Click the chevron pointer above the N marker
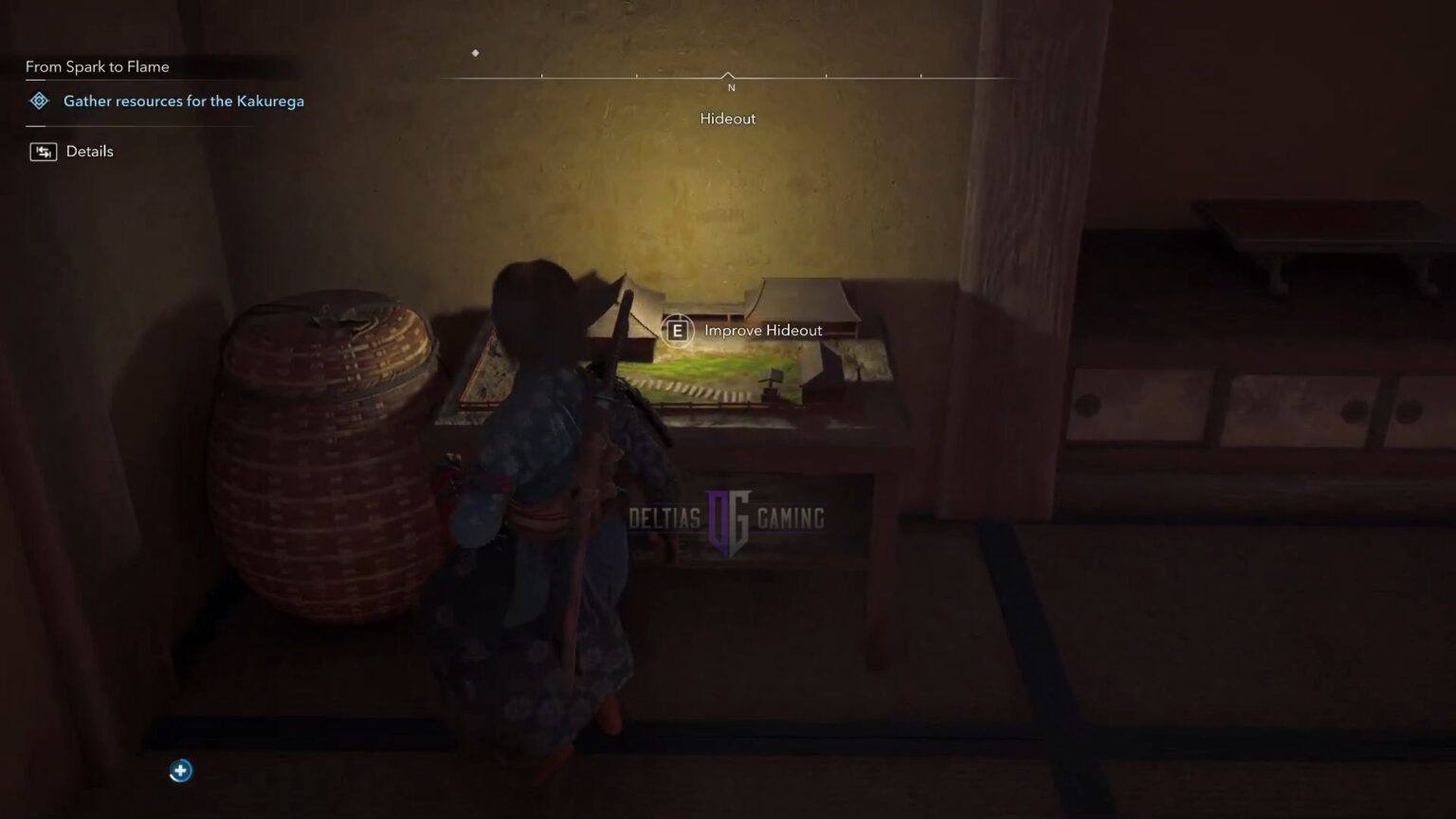 coord(728,74)
